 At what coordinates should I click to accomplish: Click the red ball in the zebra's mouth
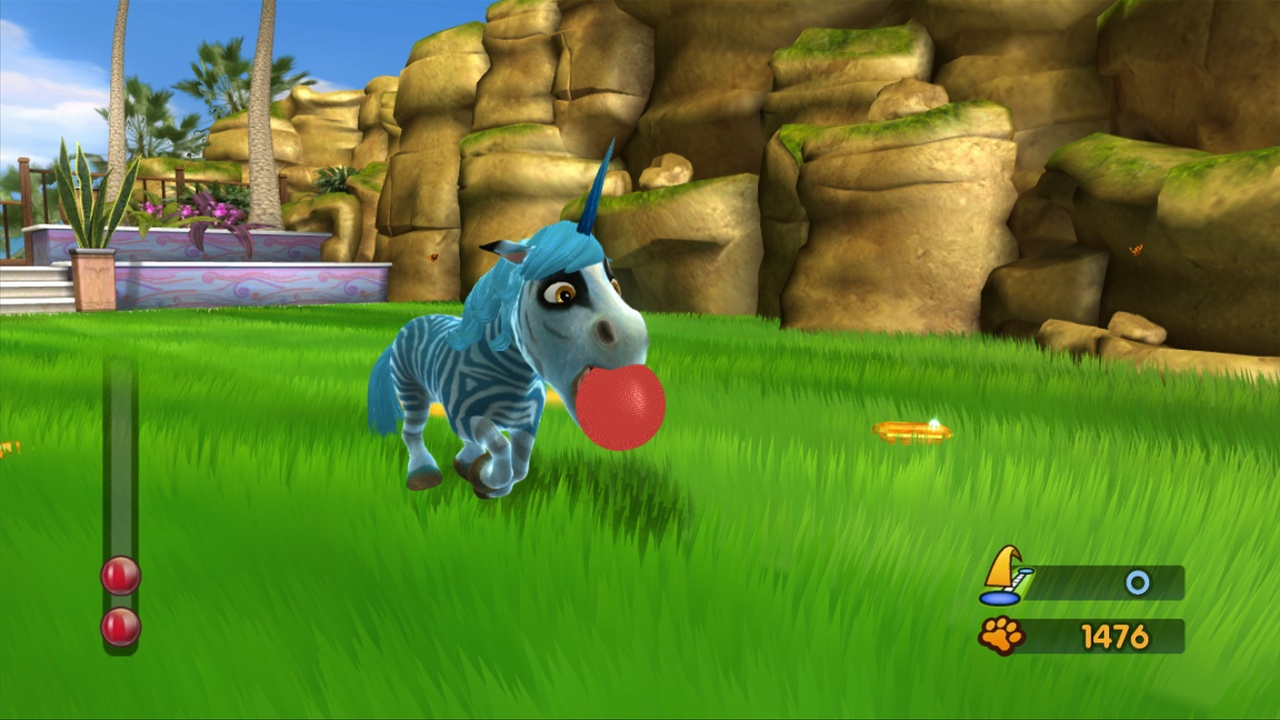coord(620,404)
